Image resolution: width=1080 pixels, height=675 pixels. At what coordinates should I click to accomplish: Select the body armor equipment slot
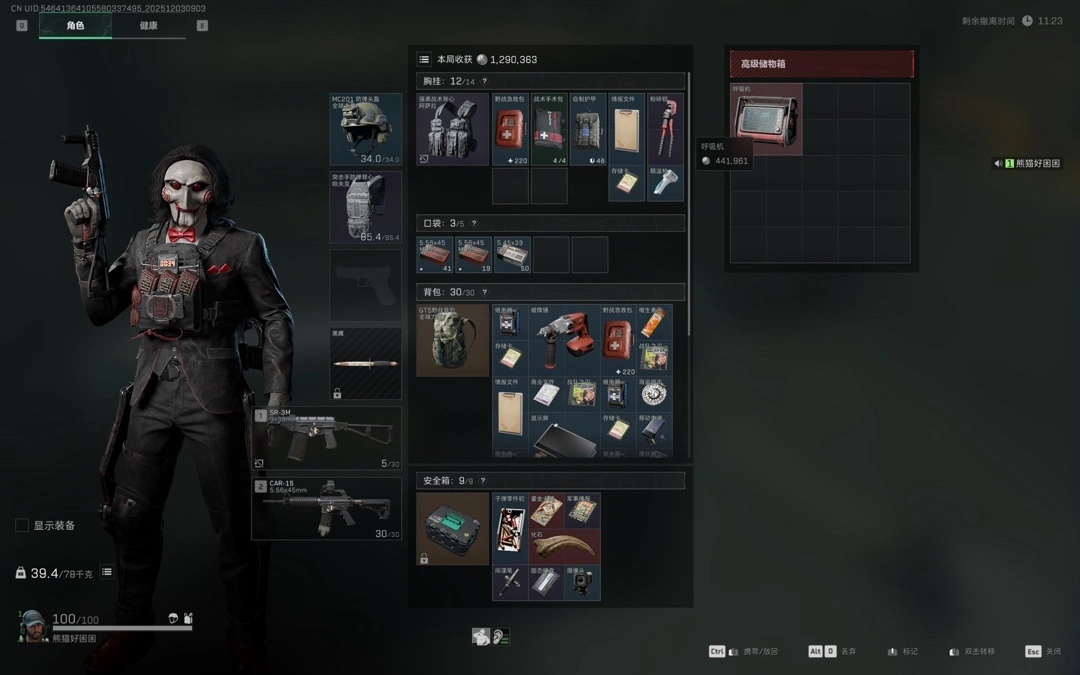click(x=365, y=207)
